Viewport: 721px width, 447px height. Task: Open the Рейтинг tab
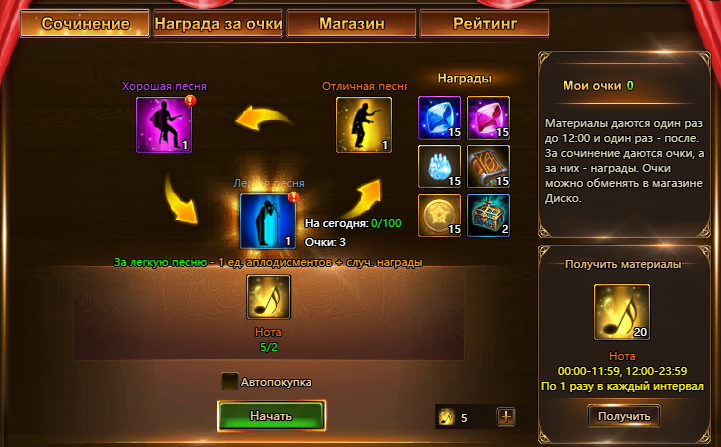484,23
